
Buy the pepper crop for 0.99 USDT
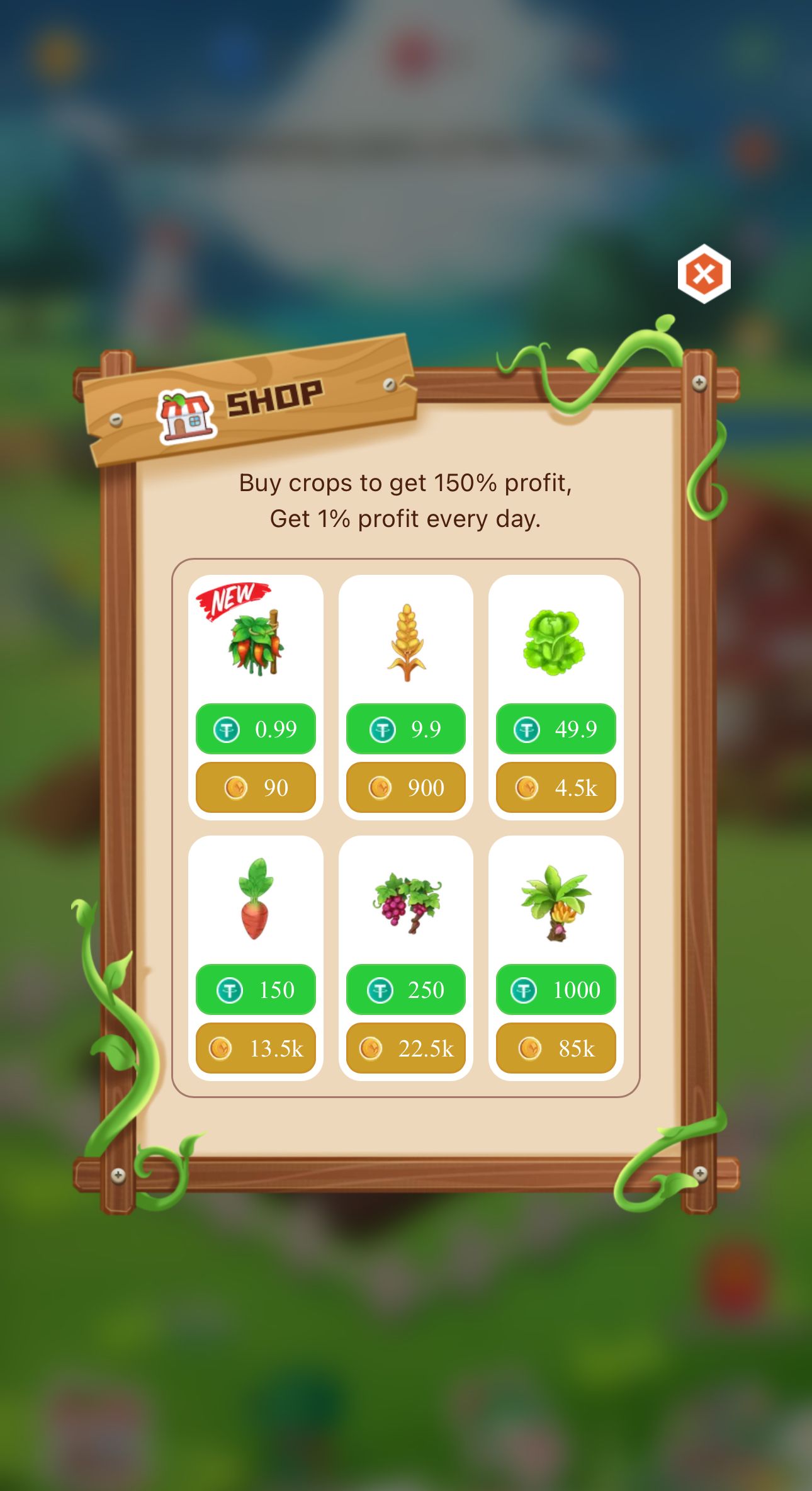[x=256, y=728]
